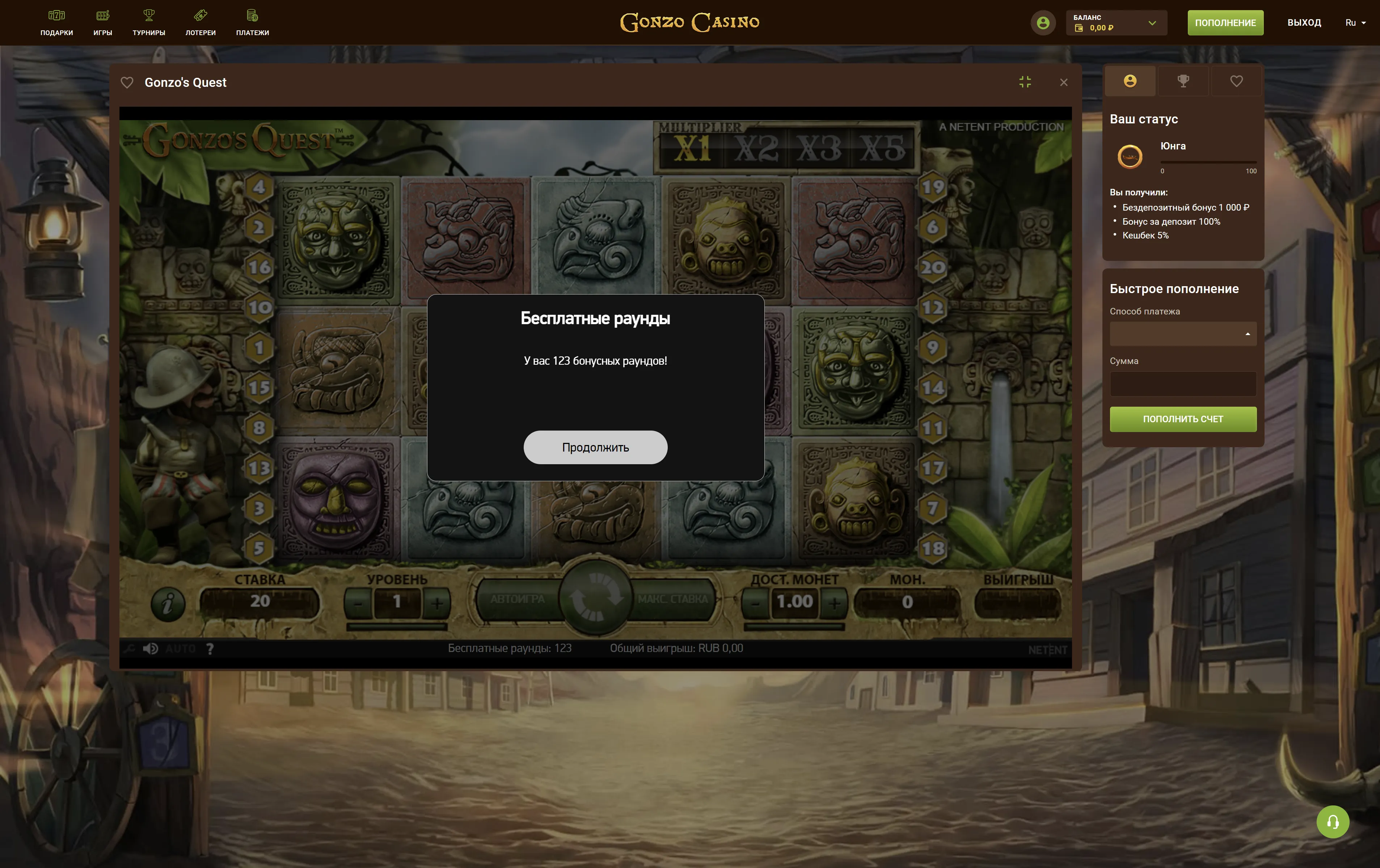1380x868 pixels.
Task: Log out with the Выход button
Action: coord(1304,23)
